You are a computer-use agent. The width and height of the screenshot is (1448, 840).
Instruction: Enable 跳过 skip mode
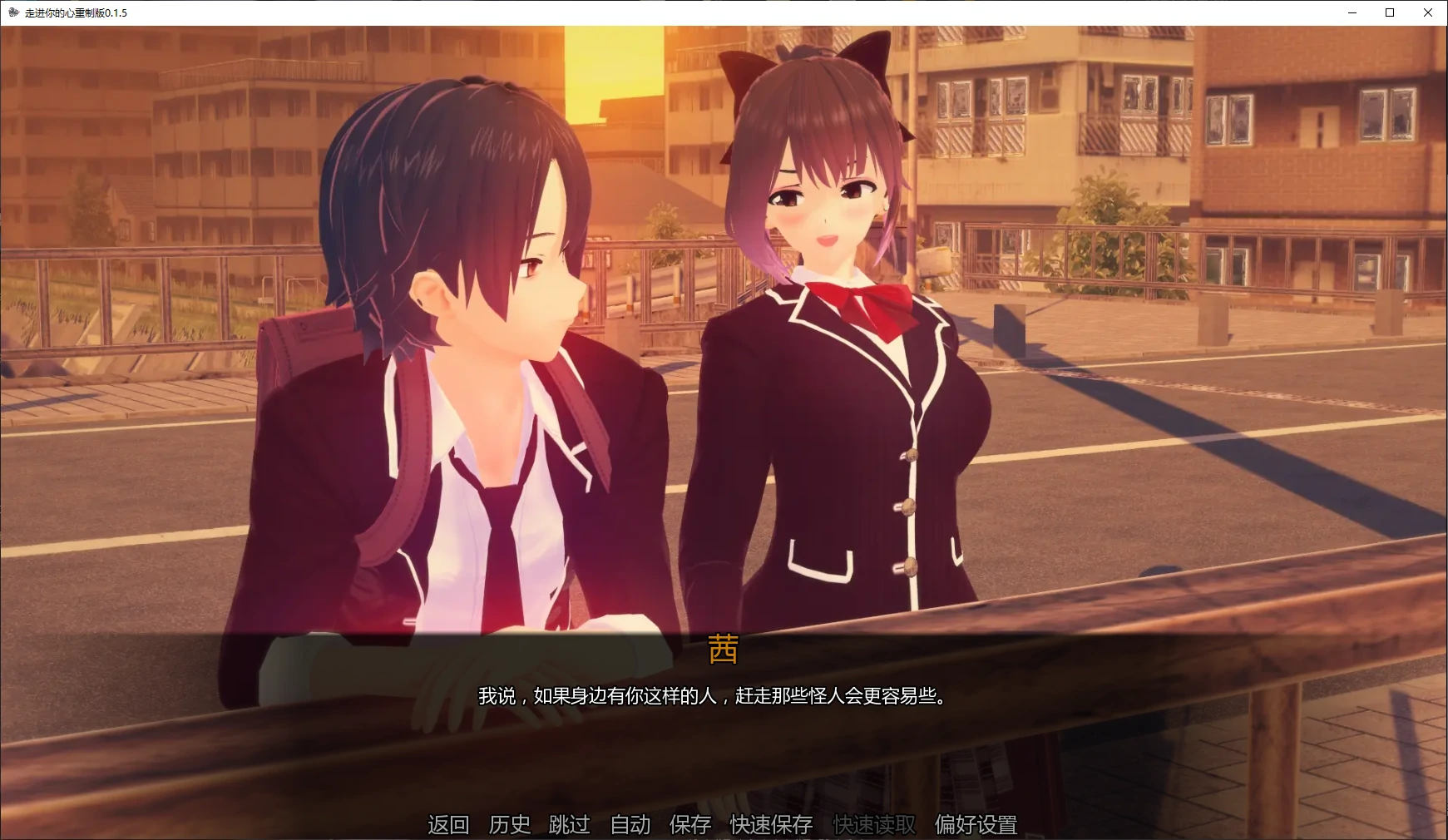point(569,824)
